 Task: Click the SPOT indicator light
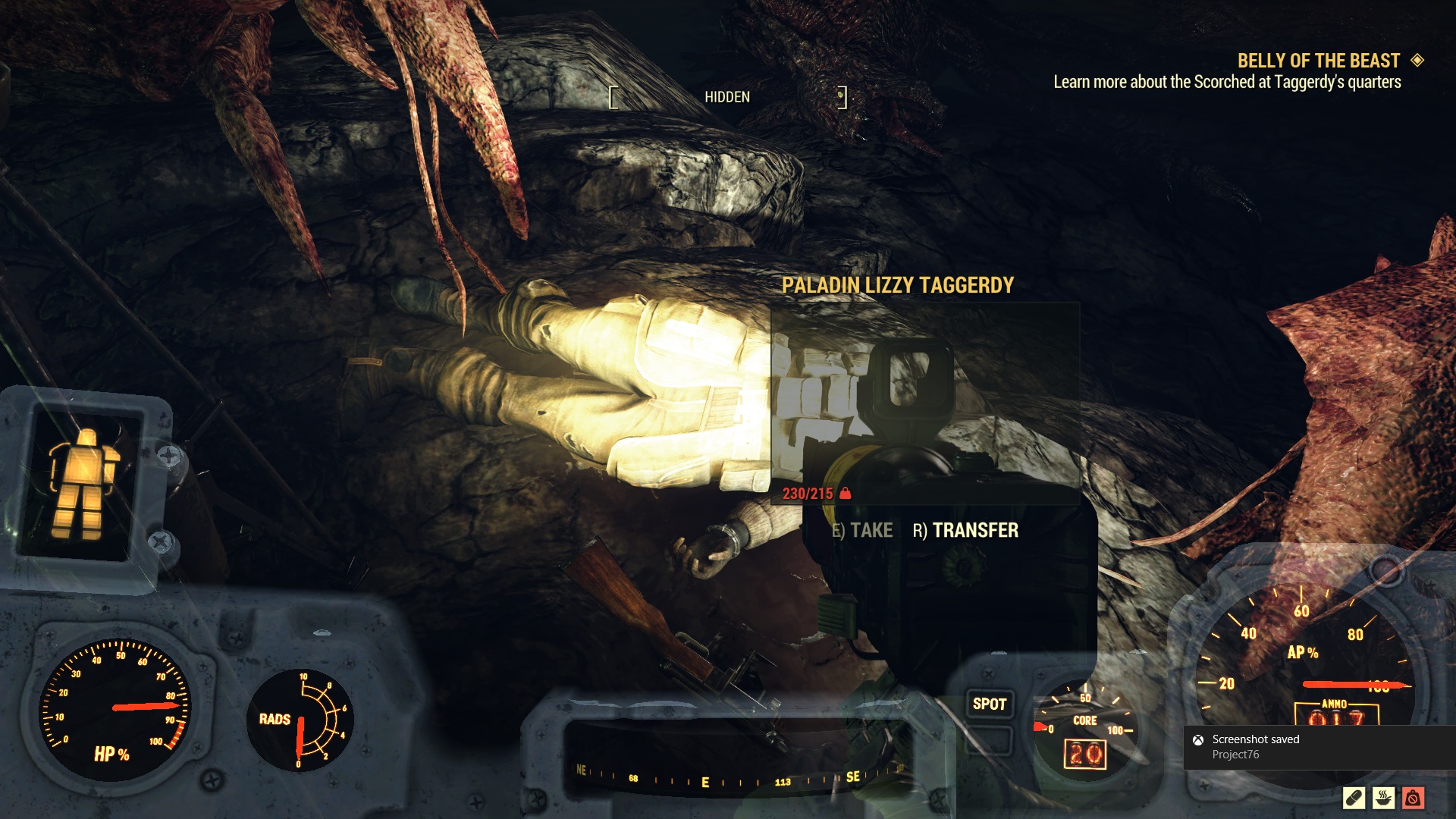pyautogui.click(x=989, y=704)
